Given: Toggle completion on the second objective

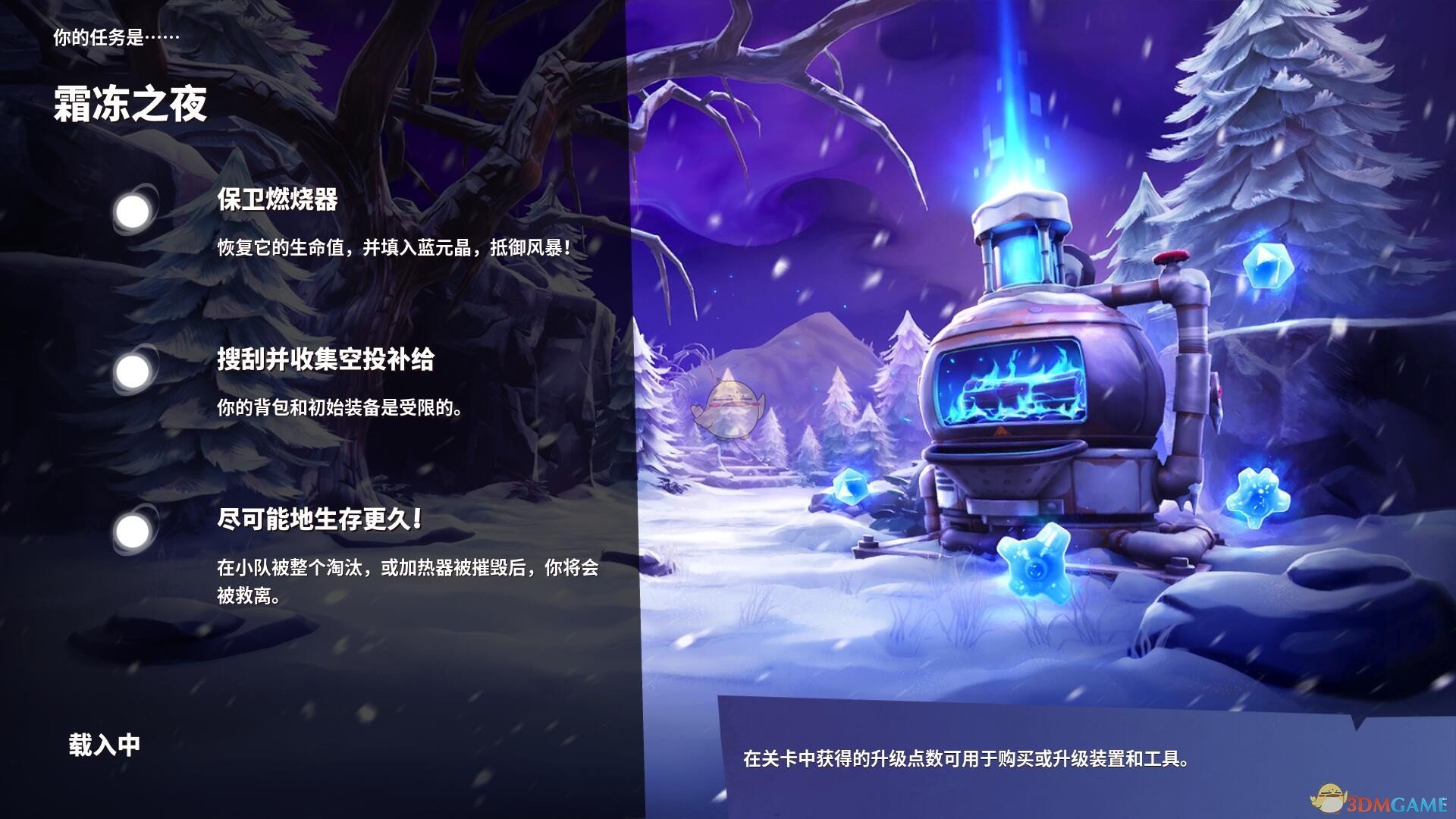Looking at the screenshot, I should [134, 370].
